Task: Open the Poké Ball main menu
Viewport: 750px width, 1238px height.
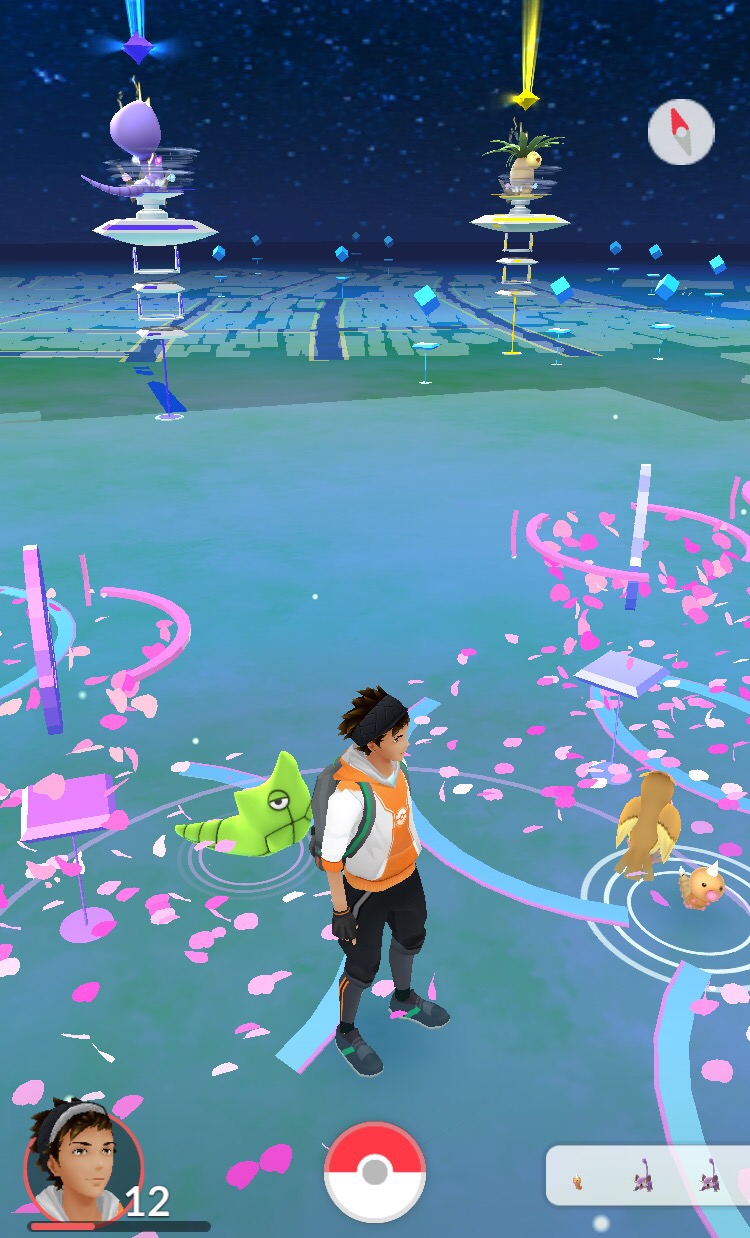Action: pyautogui.click(x=375, y=1171)
